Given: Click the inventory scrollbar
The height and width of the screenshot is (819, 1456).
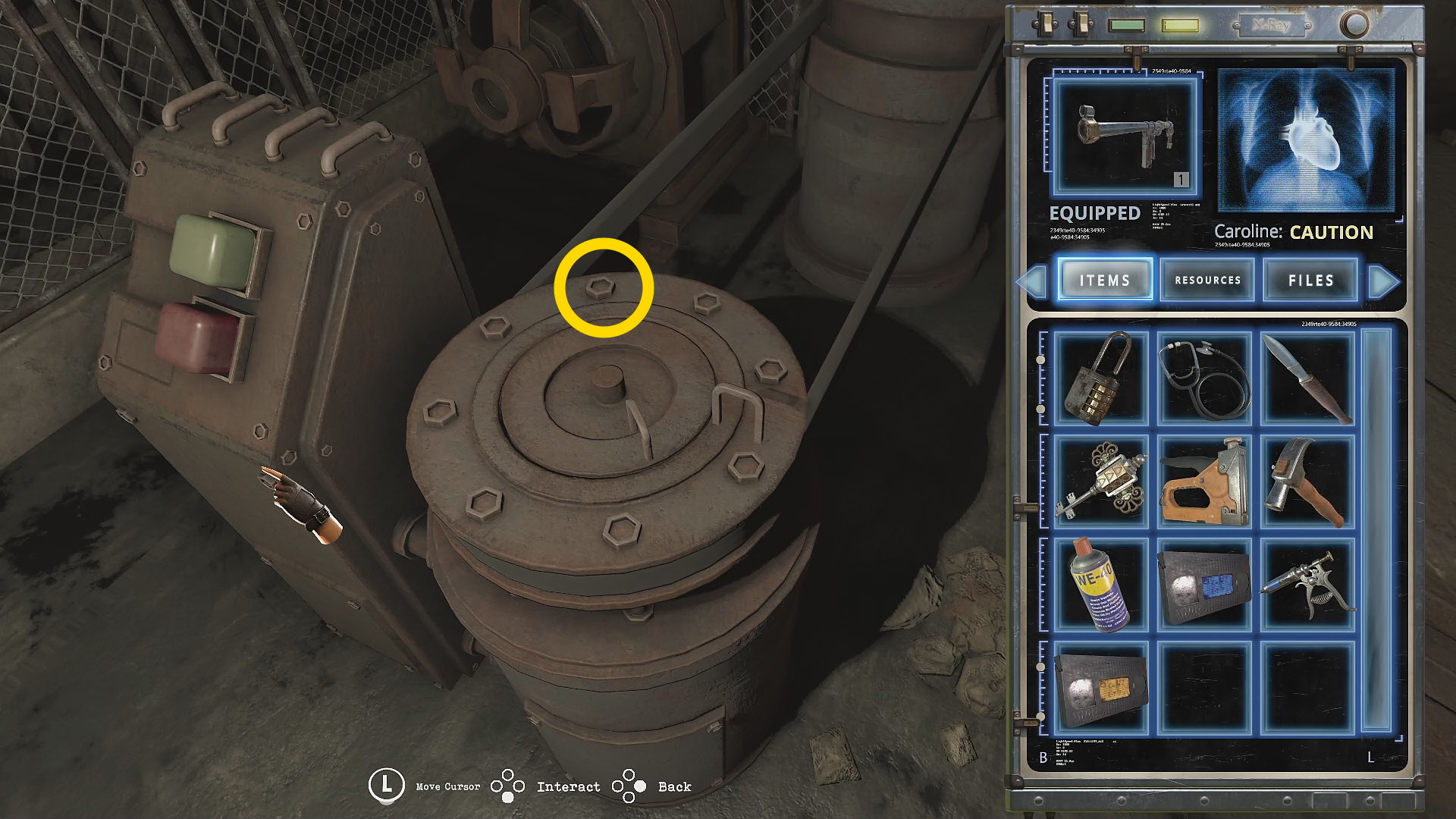Looking at the screenshot, I should pos(1376,531).
